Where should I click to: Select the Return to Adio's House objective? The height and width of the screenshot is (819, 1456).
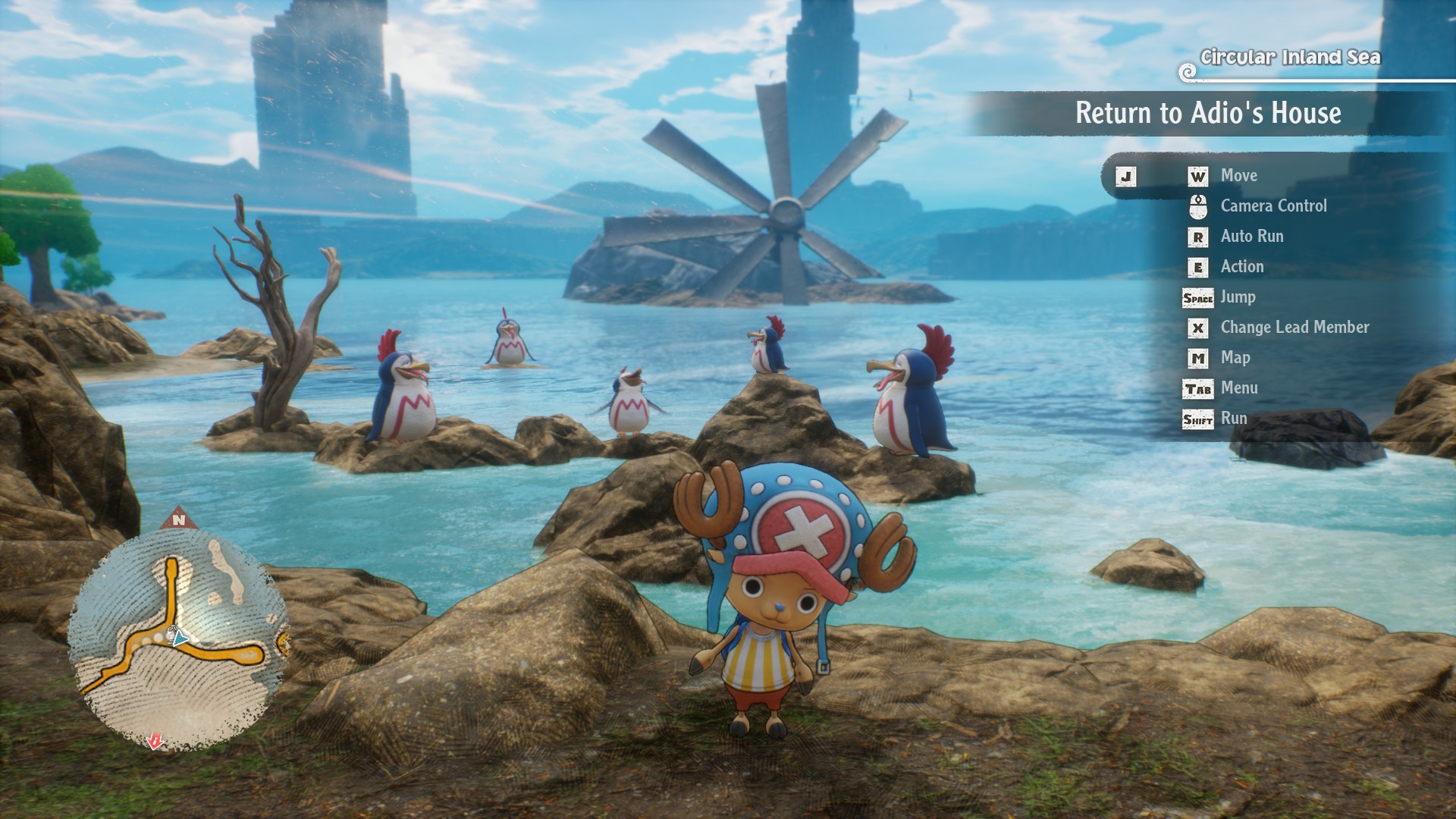point(1207,114)
